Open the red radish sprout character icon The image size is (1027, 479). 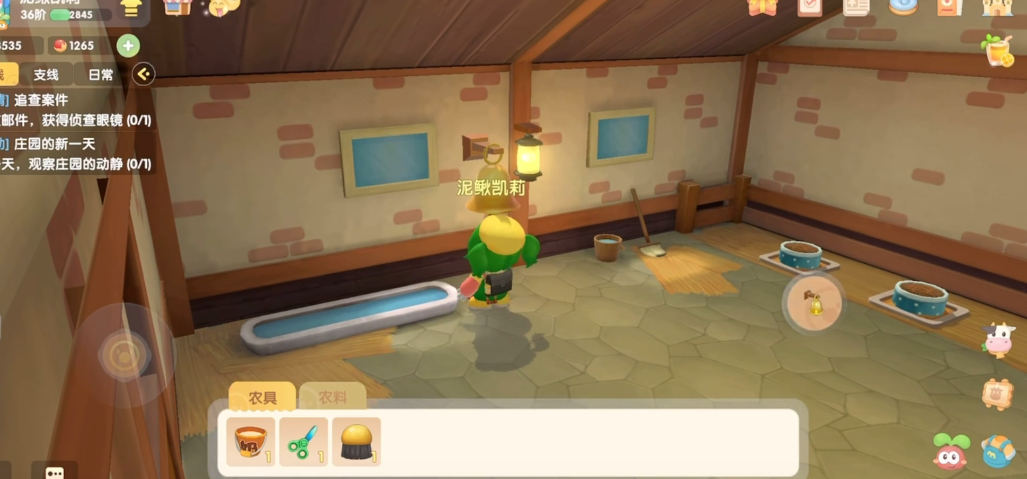coord(951,452)
